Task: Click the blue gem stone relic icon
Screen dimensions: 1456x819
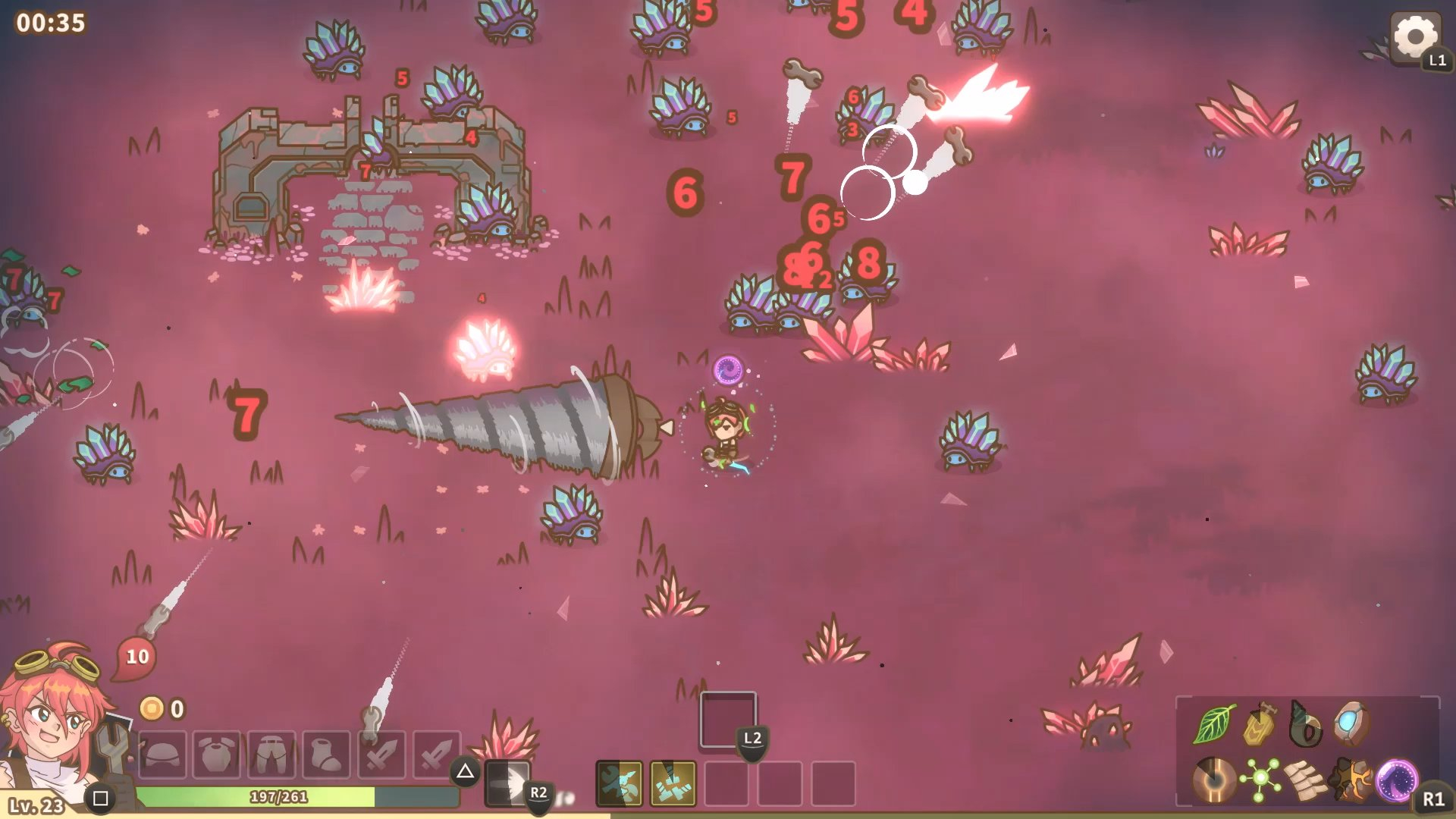Action: pyautogui.click(x=1351, y=723)
